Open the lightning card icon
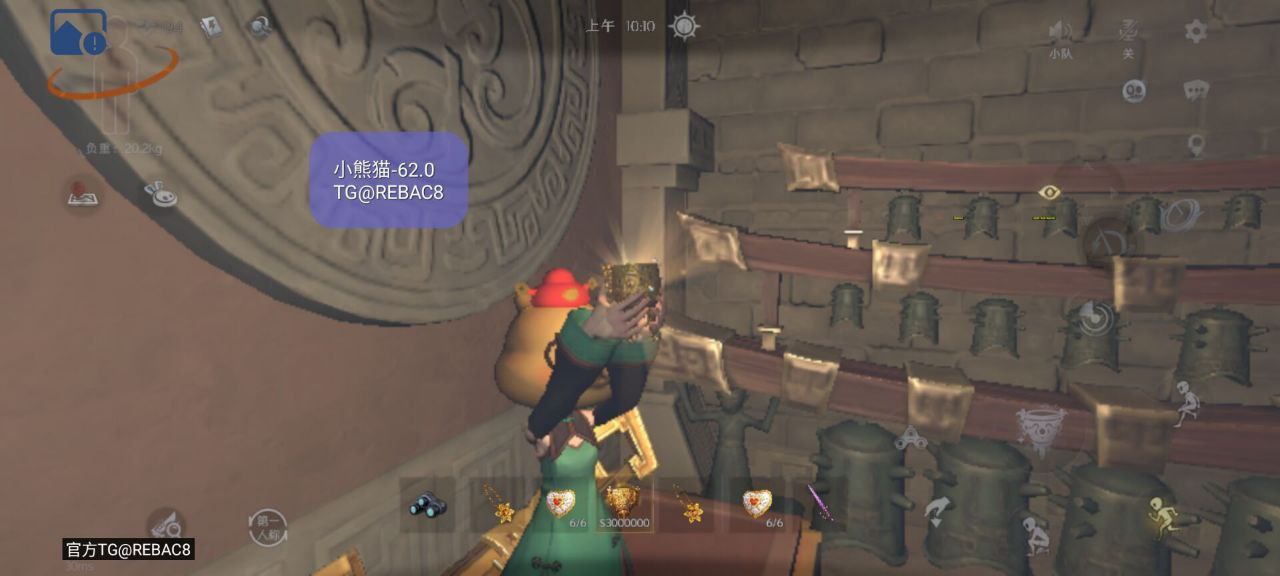Screen dimensions: 1280x576 tap(210, 27)
